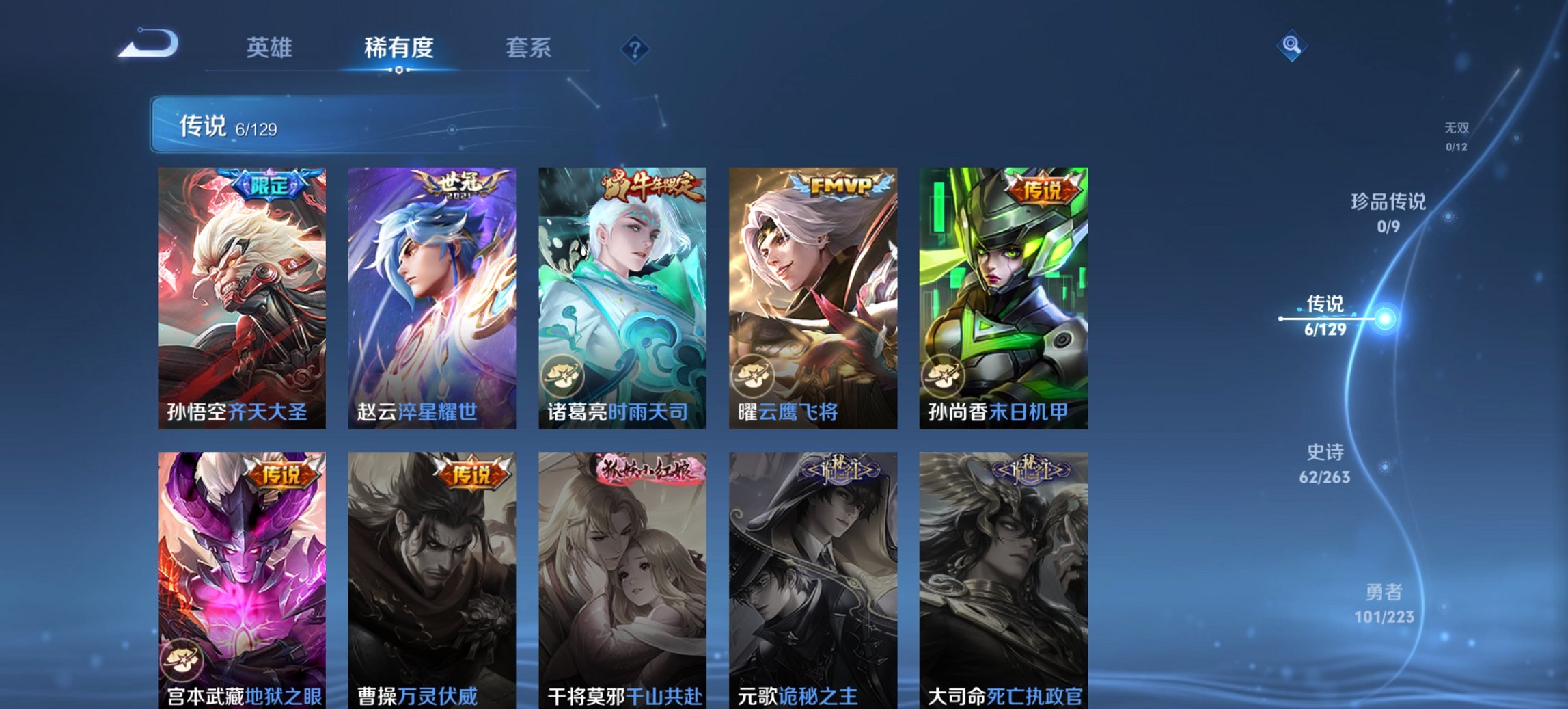Switch to the 英雄 tab

271,48
